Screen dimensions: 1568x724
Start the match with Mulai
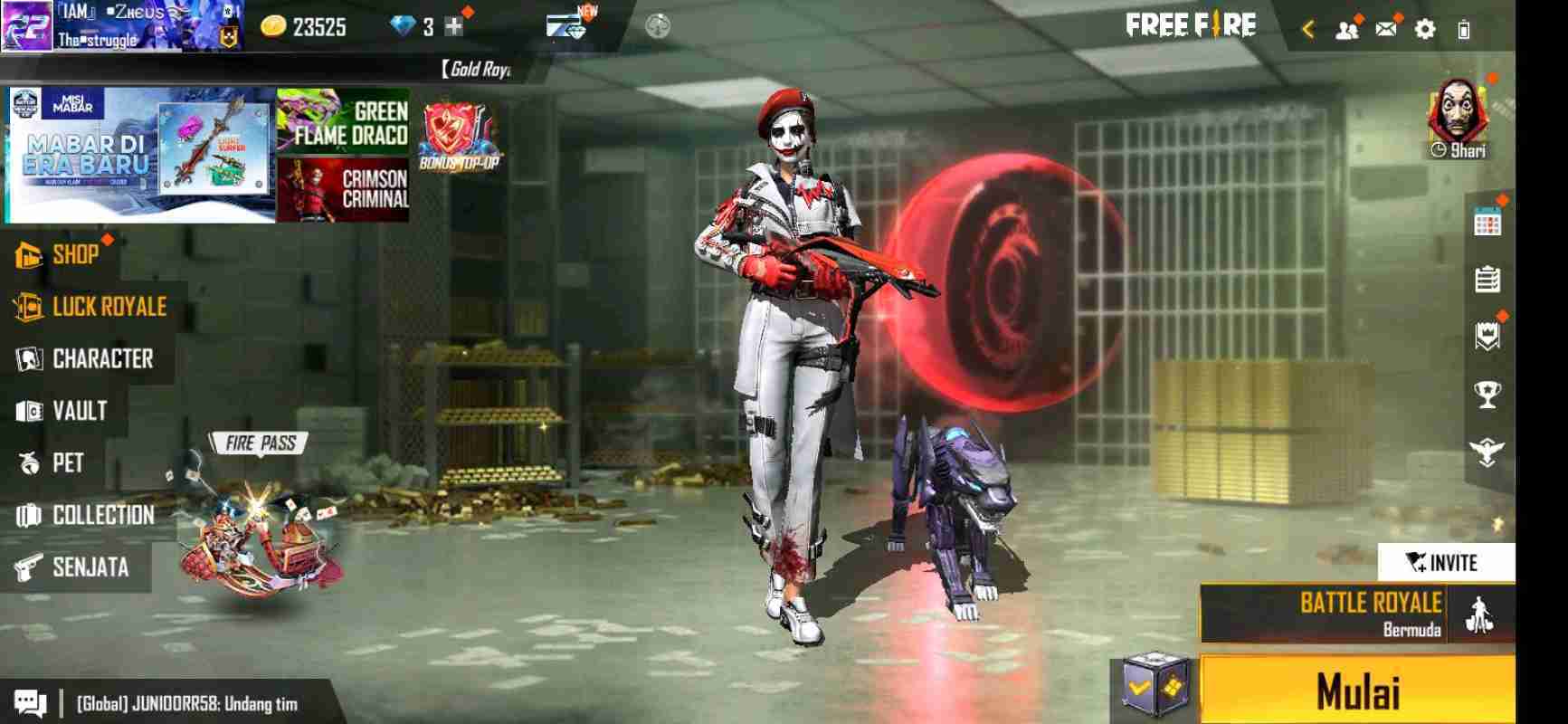pyautogui.click(x=1357, y=691)
